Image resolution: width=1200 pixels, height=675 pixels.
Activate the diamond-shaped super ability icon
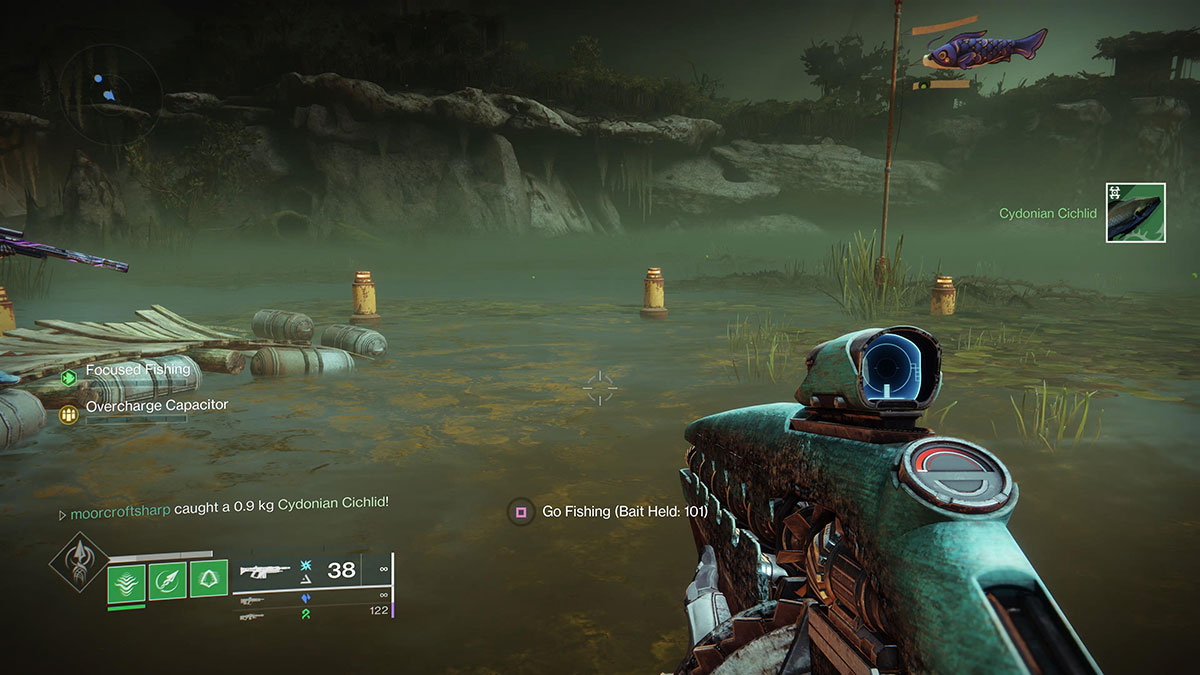pos(78,562)
